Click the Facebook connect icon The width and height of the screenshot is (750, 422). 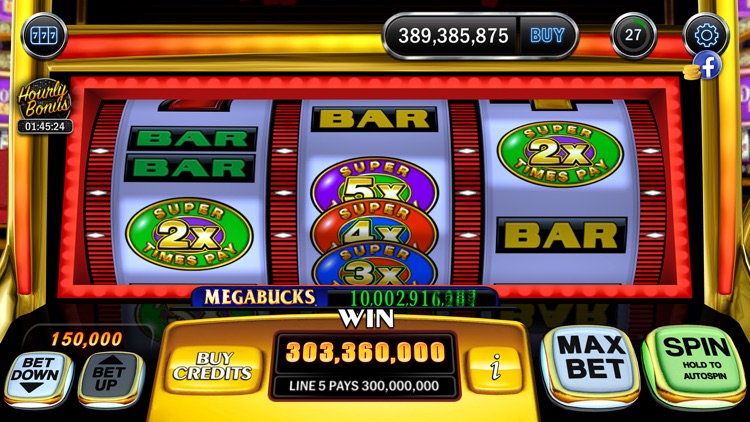[708, 66]
